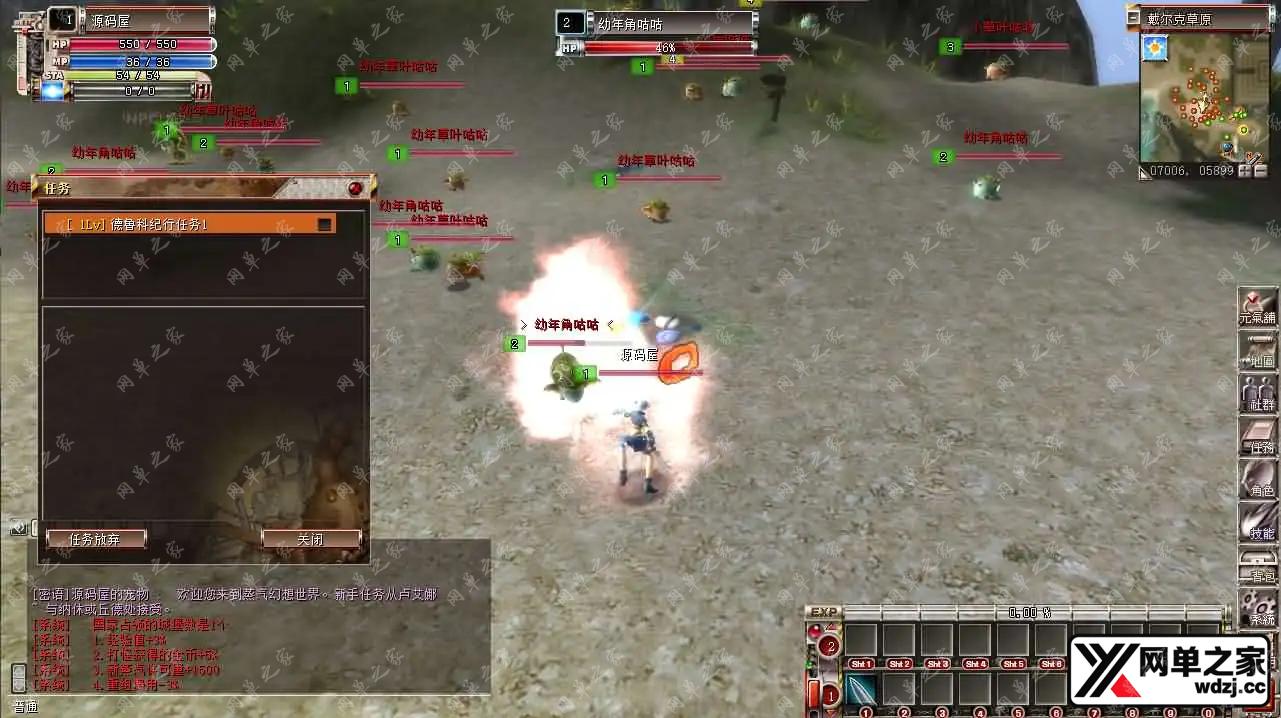Tick the checkbox on the 德鲁科纪行任务1 row
The image size is (1281, 718).
(x=324, y=225)
